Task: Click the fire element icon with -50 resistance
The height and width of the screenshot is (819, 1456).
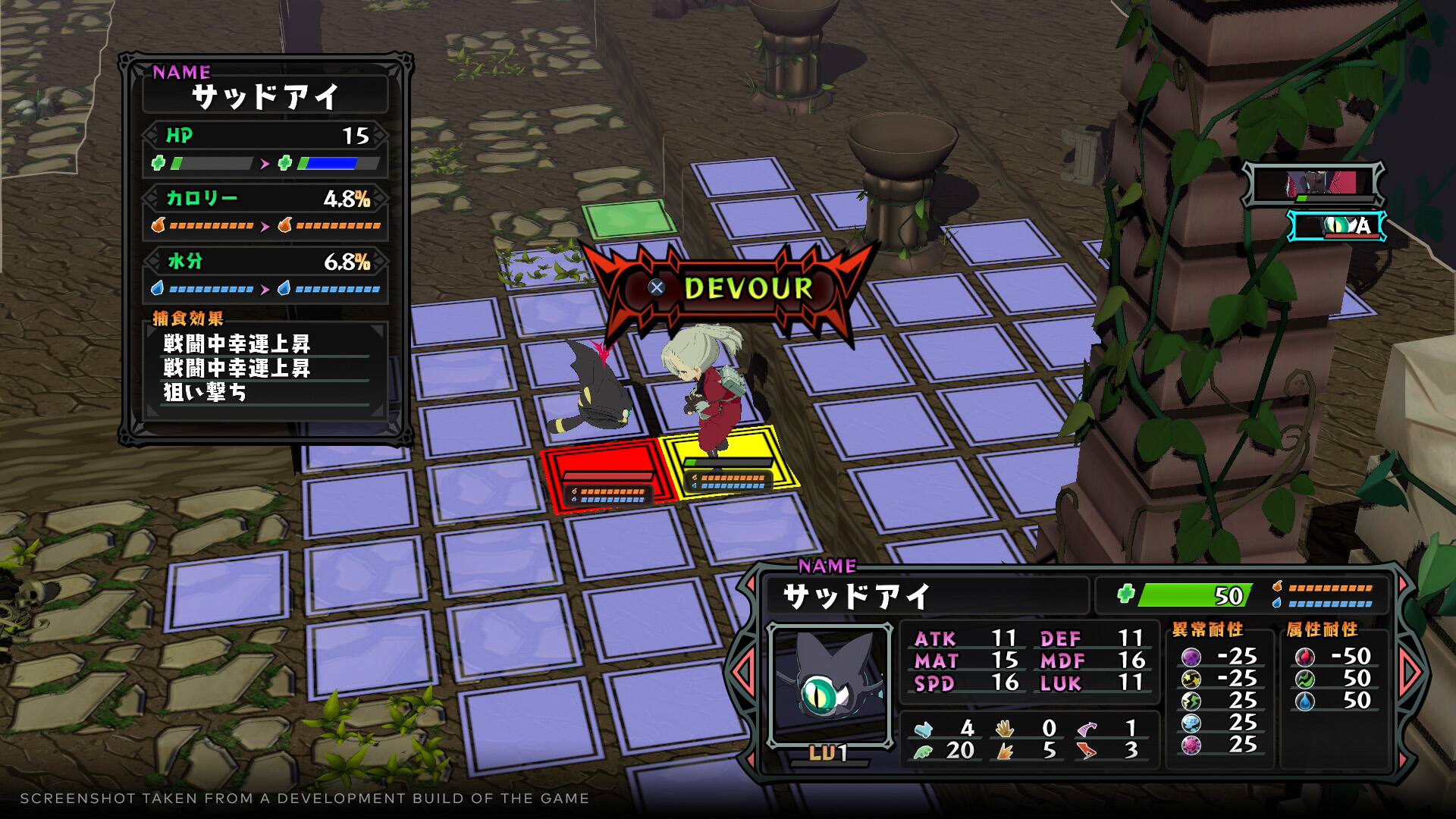Action: pyautogui.click(x=1305, y=657)
